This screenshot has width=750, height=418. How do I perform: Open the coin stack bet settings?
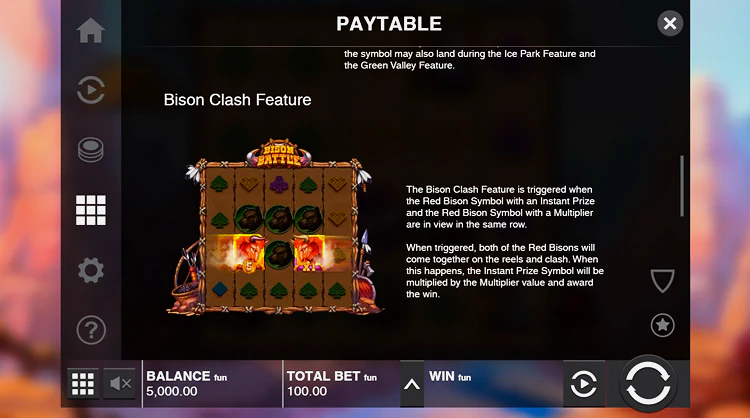pos(91,151)
